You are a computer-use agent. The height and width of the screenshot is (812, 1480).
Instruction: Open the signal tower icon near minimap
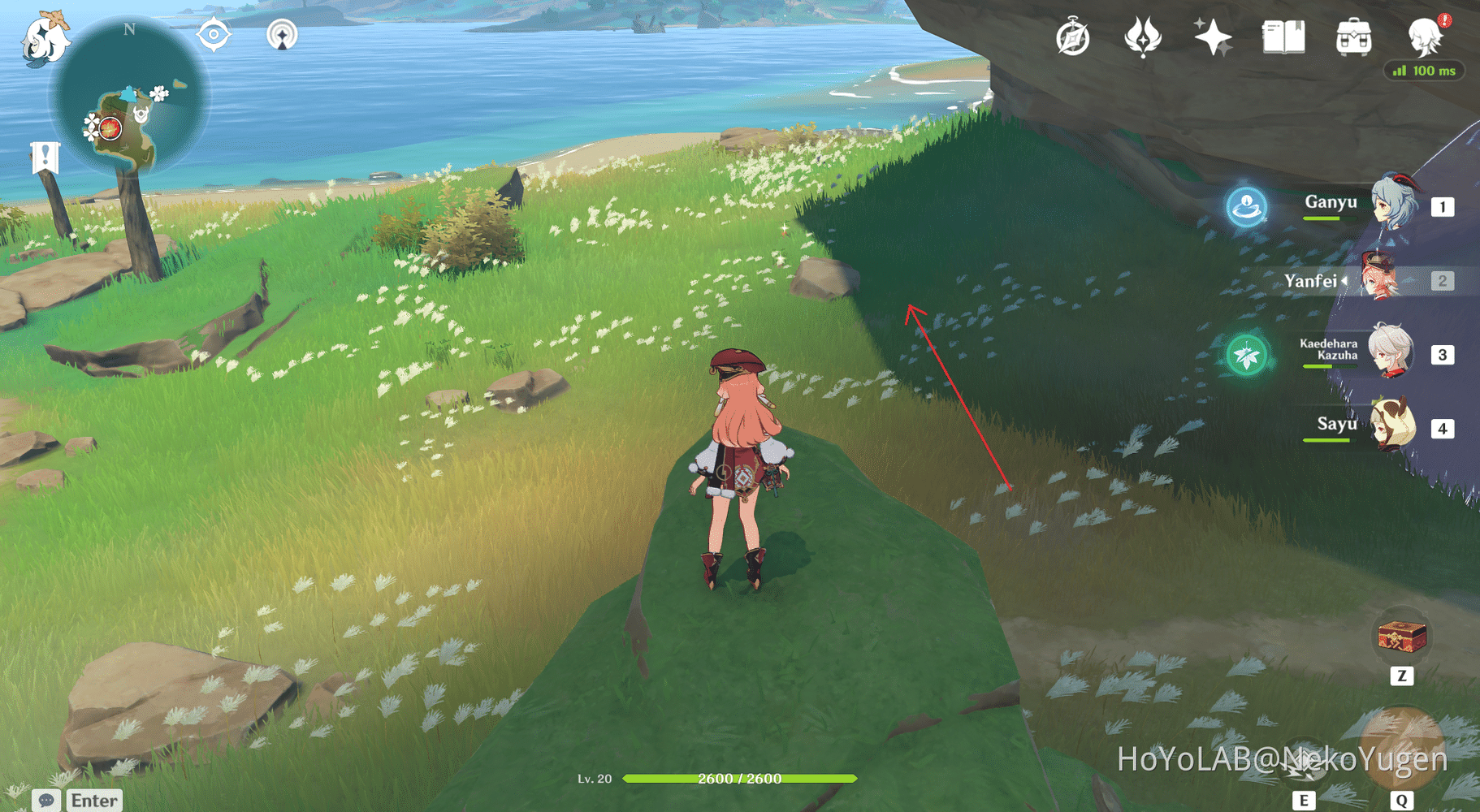(282, 35)
